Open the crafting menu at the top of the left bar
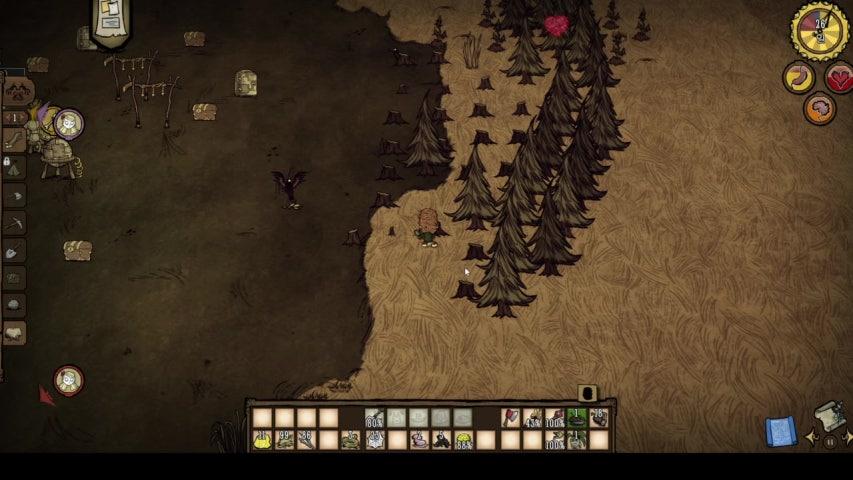 click(x=17, y=92)
